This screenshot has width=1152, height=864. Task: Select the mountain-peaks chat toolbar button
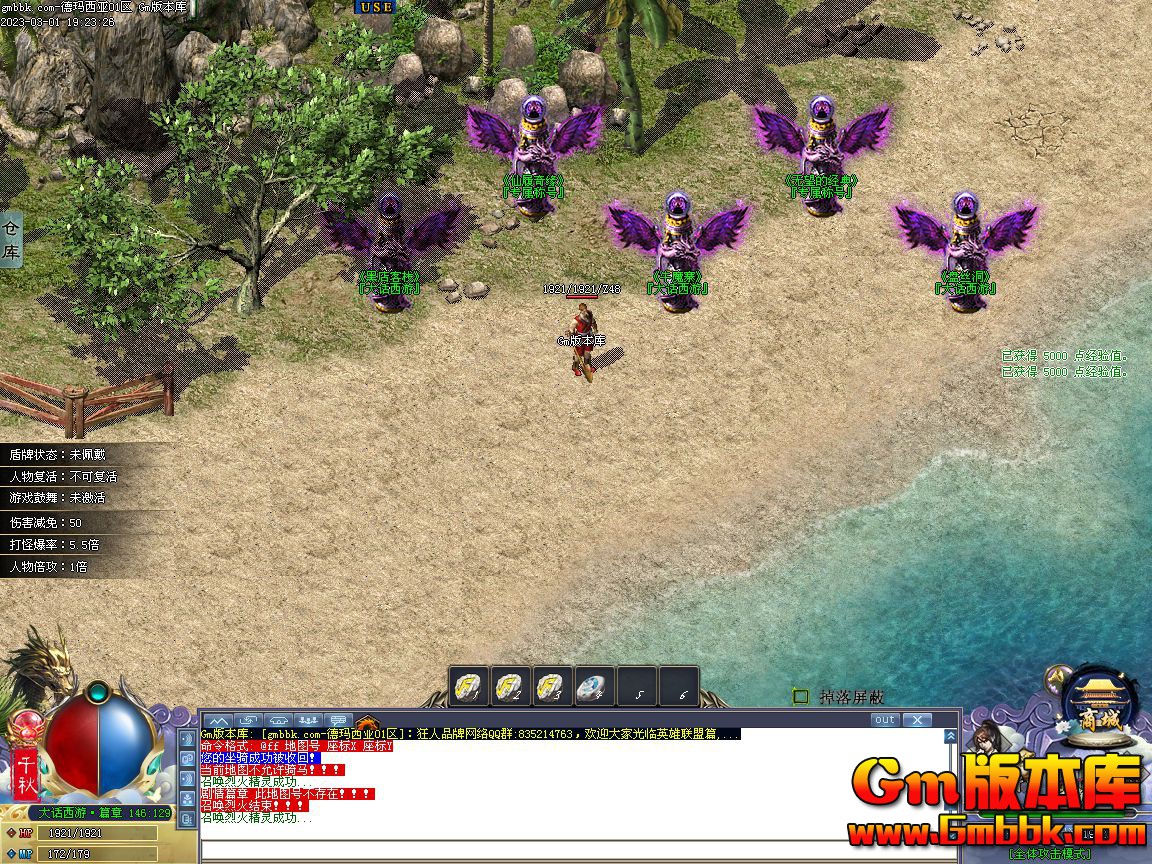click(219, 720)
